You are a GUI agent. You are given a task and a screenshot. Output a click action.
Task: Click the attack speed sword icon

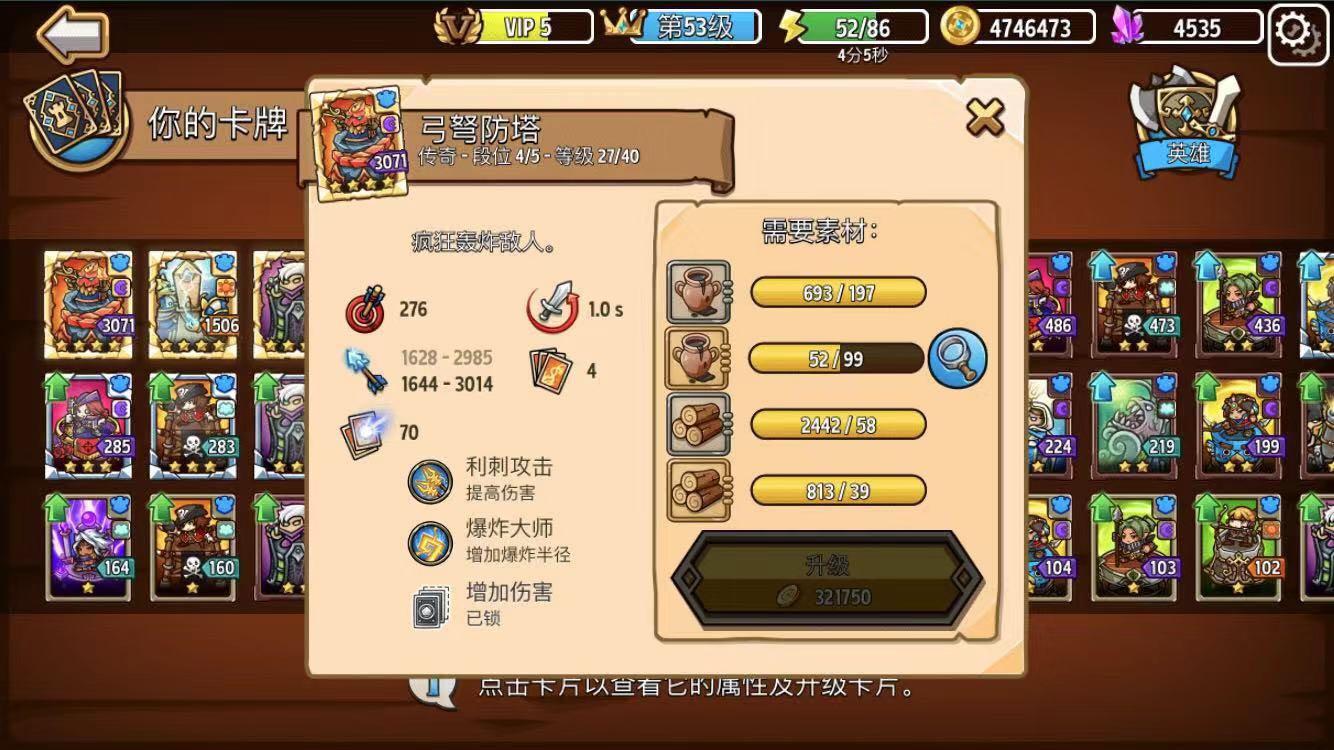click(x=553, y=308)
